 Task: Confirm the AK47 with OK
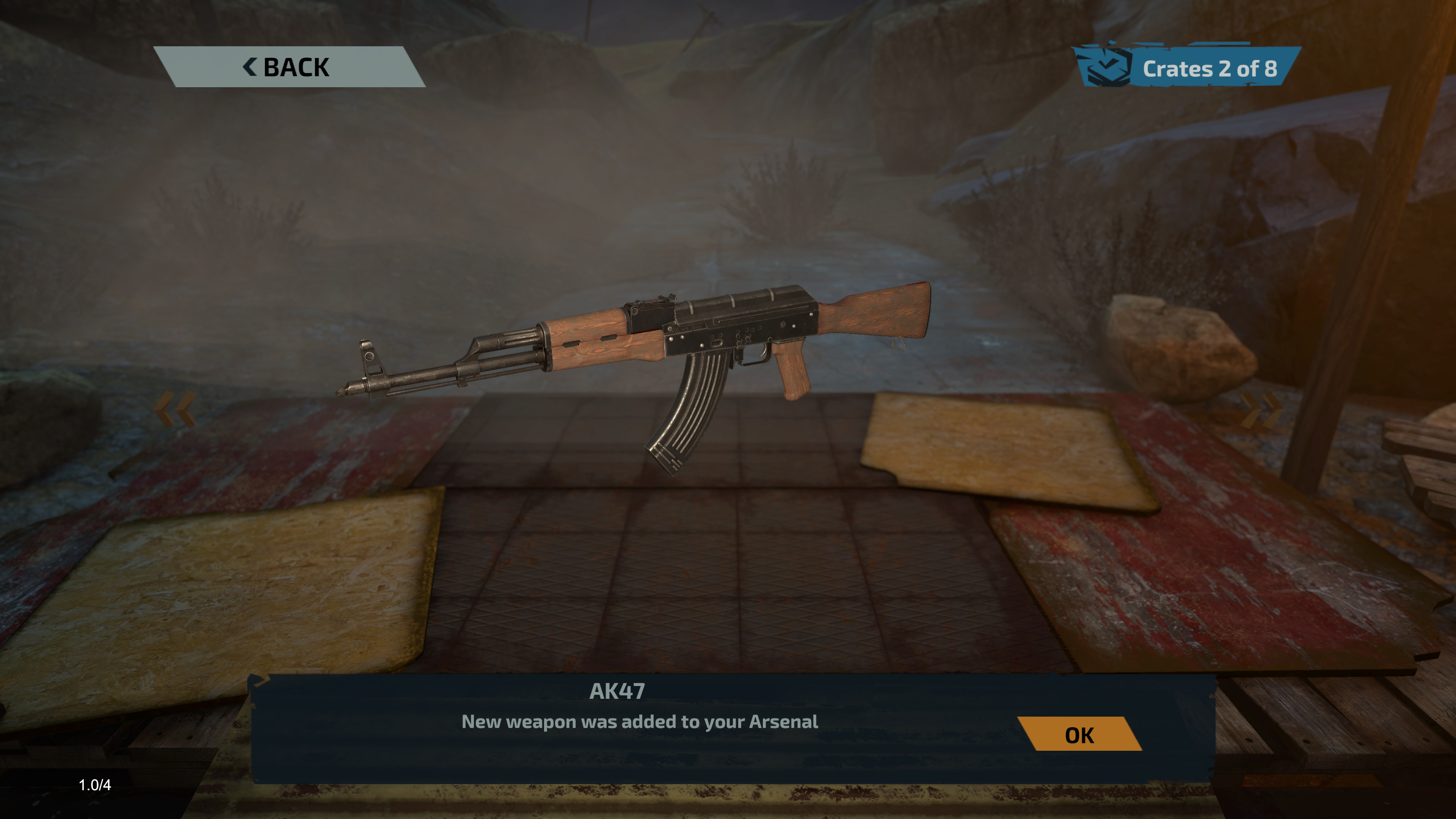click(x=1079, y=734)
